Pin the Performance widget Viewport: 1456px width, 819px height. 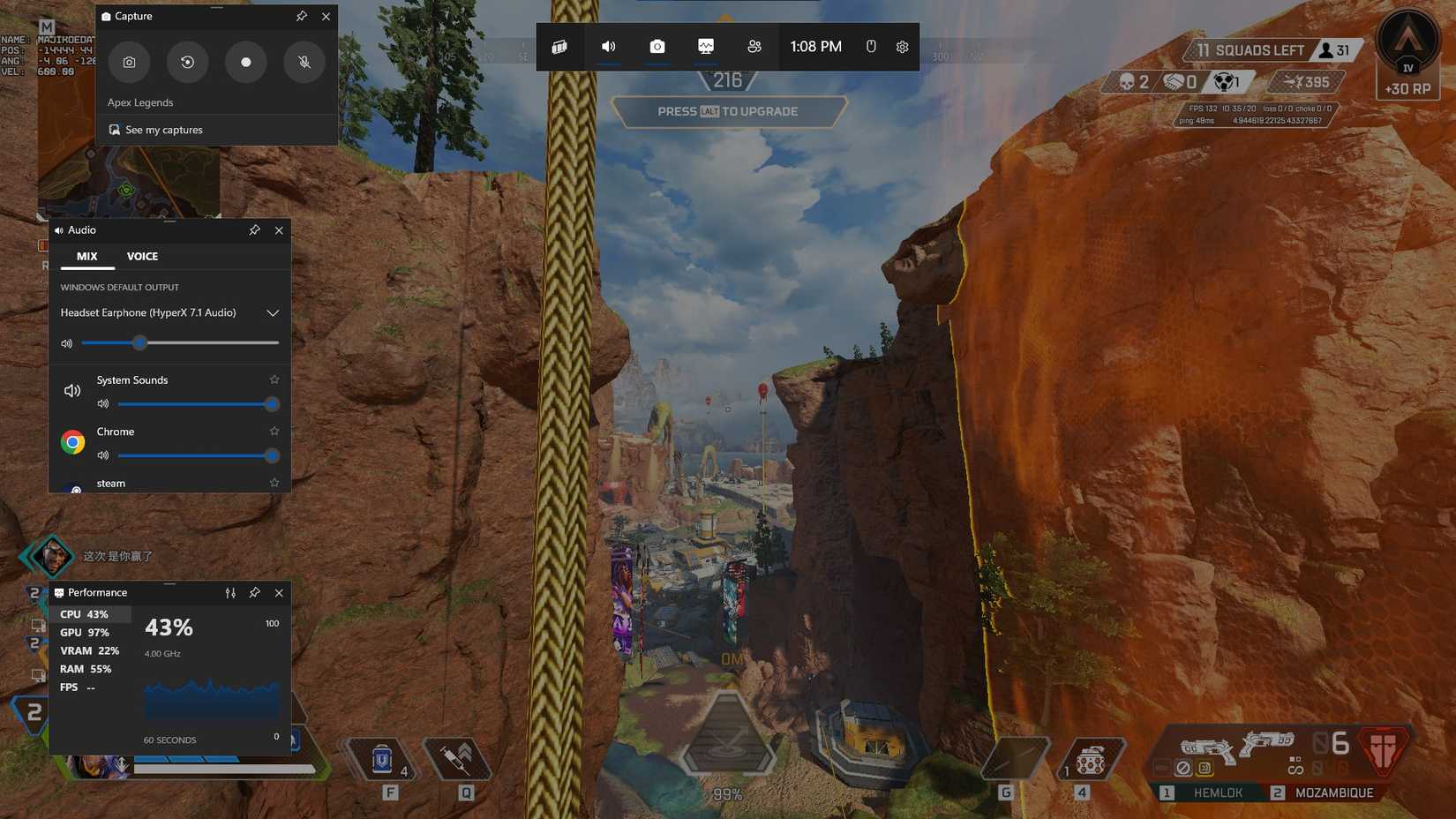(255, 592)
